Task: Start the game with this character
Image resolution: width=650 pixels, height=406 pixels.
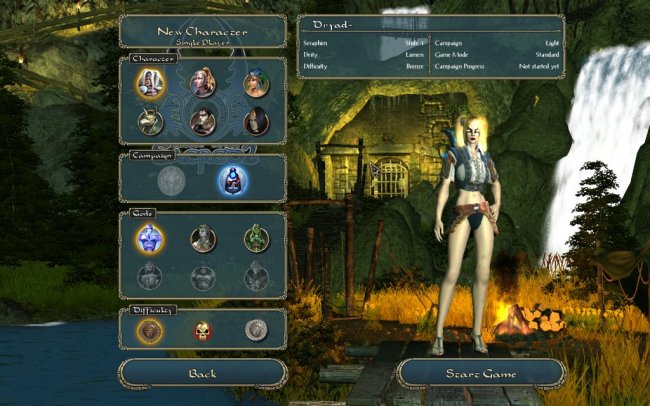Action: (481, 373)
